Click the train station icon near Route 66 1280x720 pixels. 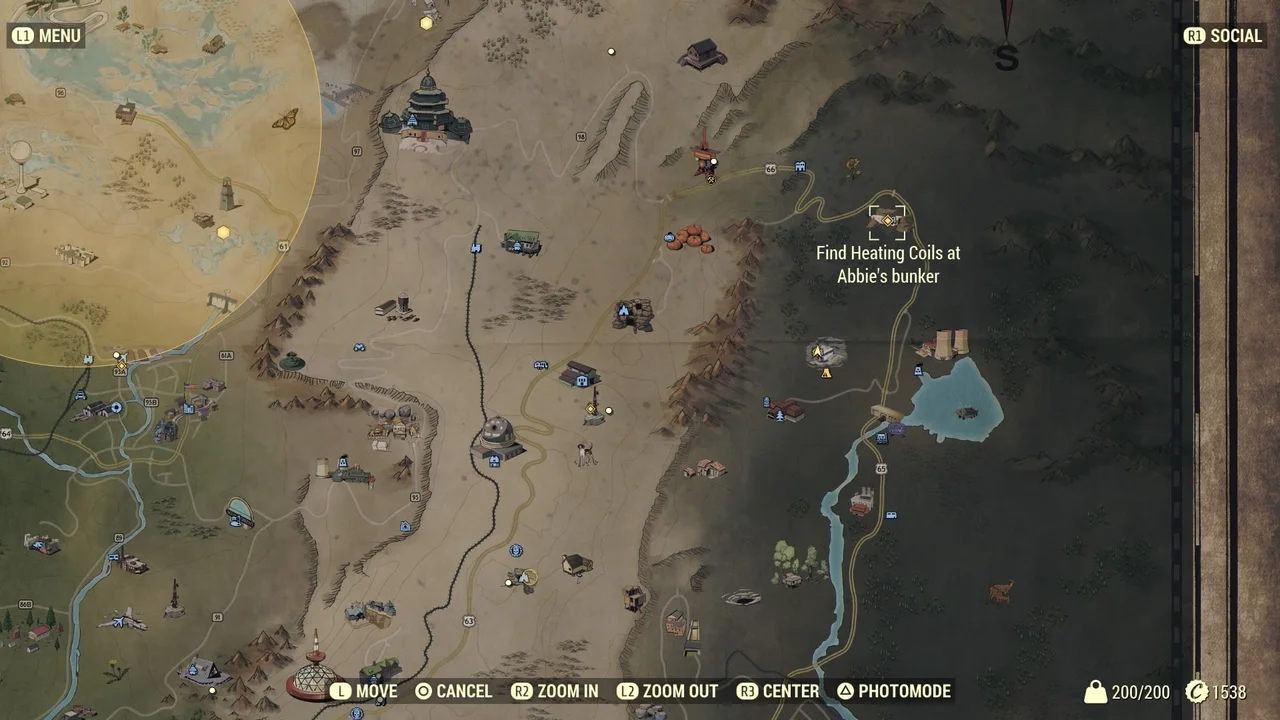(x=800, y=167)
